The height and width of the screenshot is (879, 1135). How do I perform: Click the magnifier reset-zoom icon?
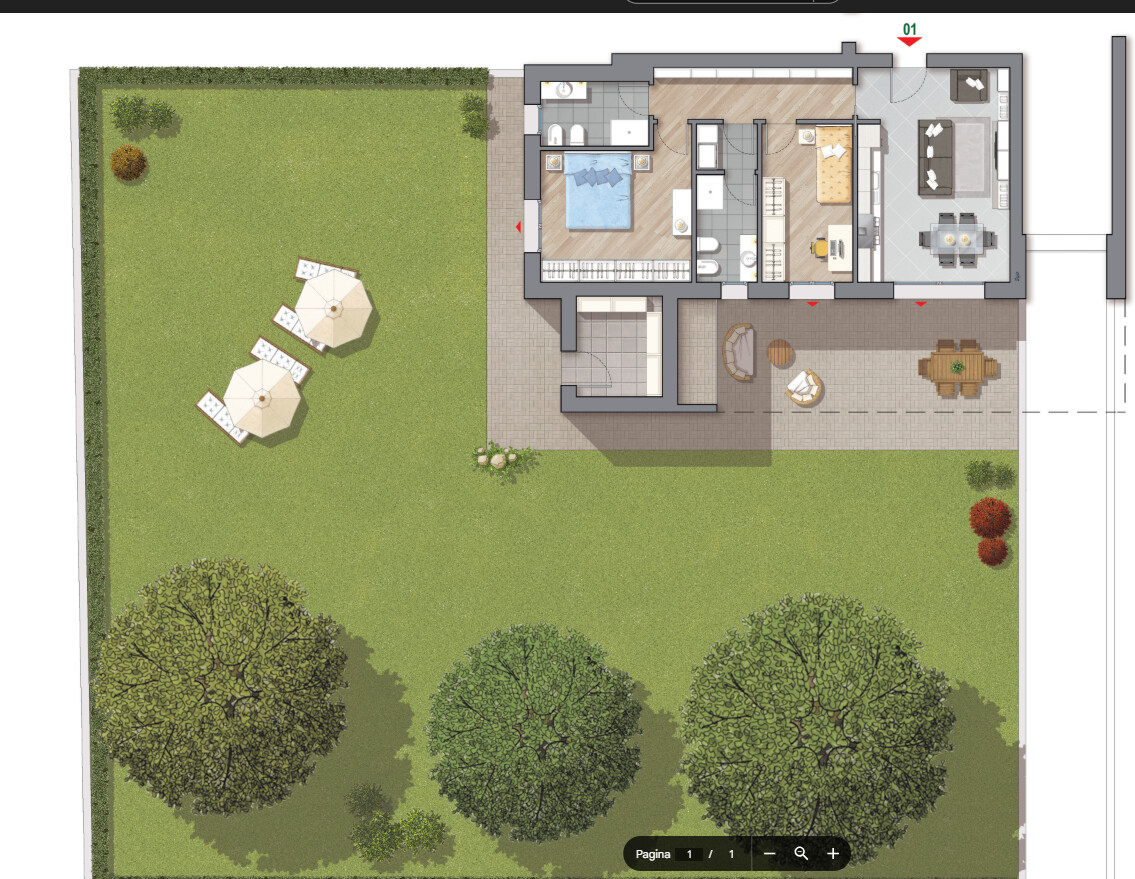tap(801, 854)
